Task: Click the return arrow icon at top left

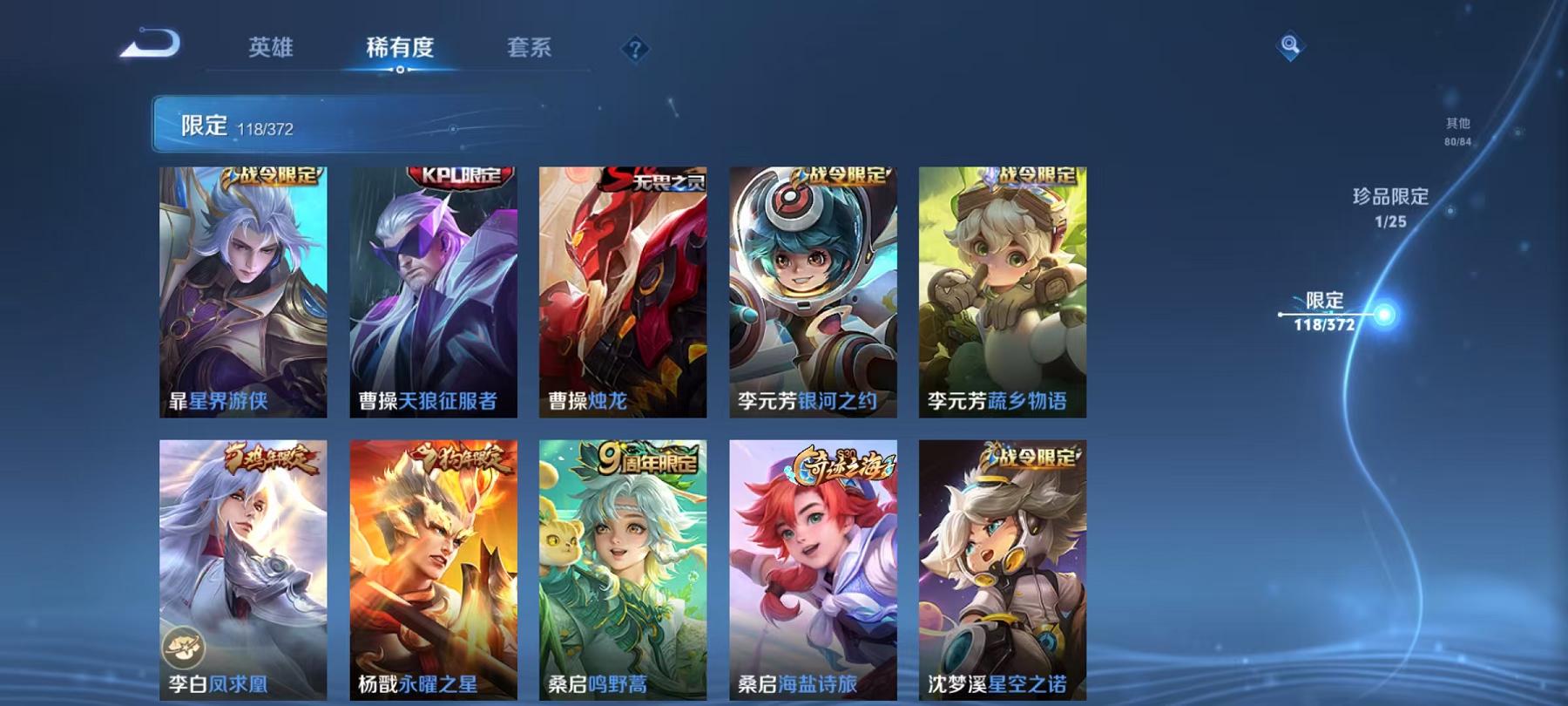Action: click(x=150, y=44)
